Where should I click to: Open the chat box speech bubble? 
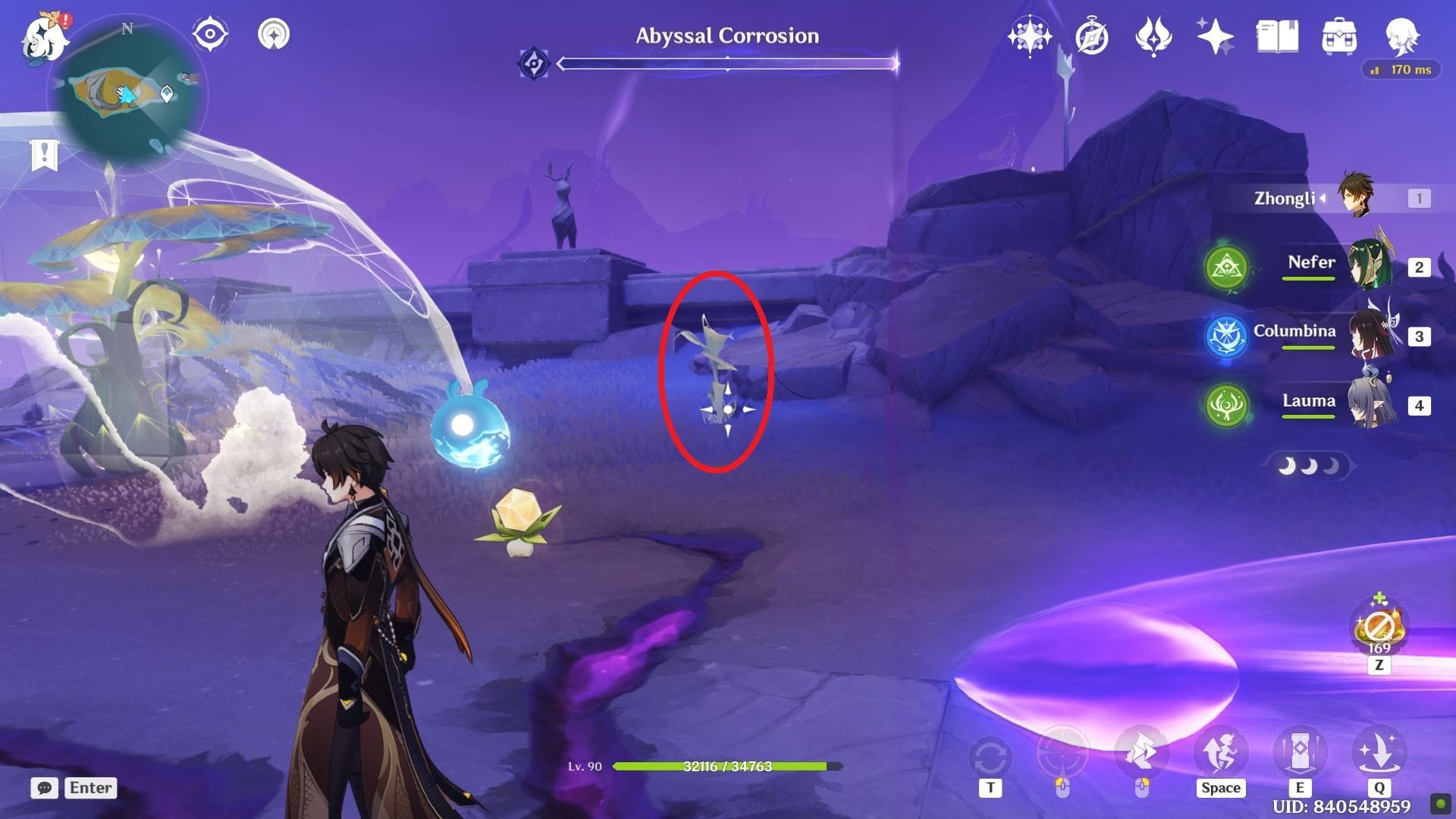[45, 788]
